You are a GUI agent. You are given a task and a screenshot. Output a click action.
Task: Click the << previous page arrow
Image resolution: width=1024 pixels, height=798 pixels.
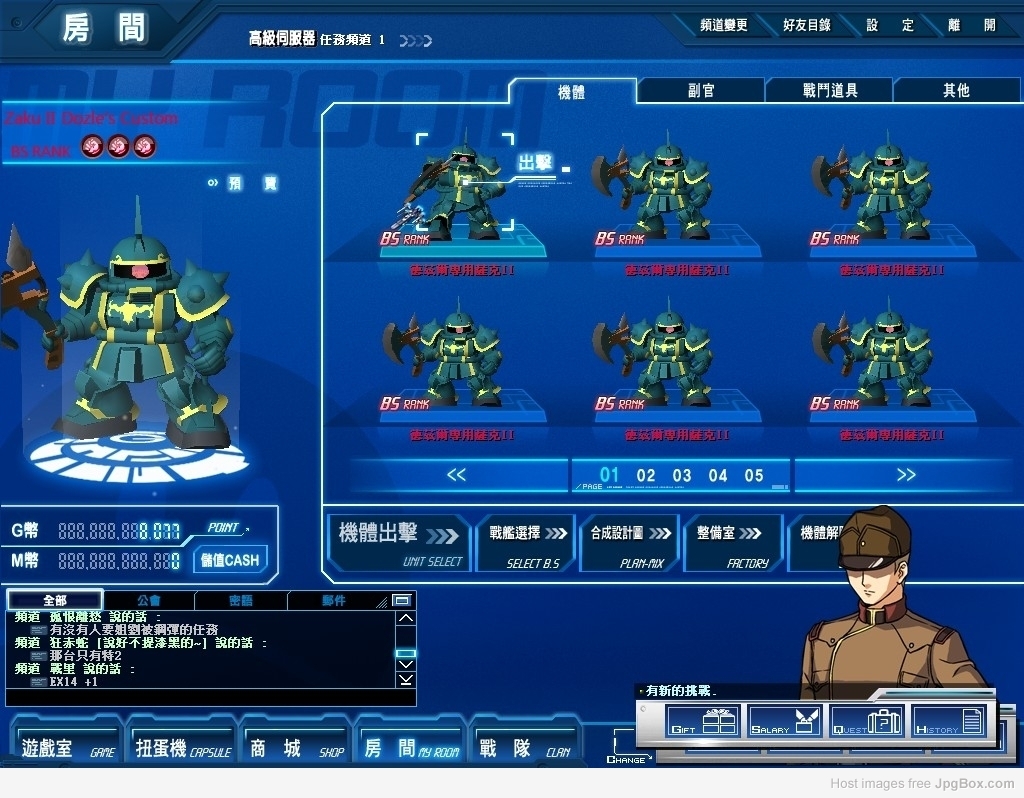456,475
